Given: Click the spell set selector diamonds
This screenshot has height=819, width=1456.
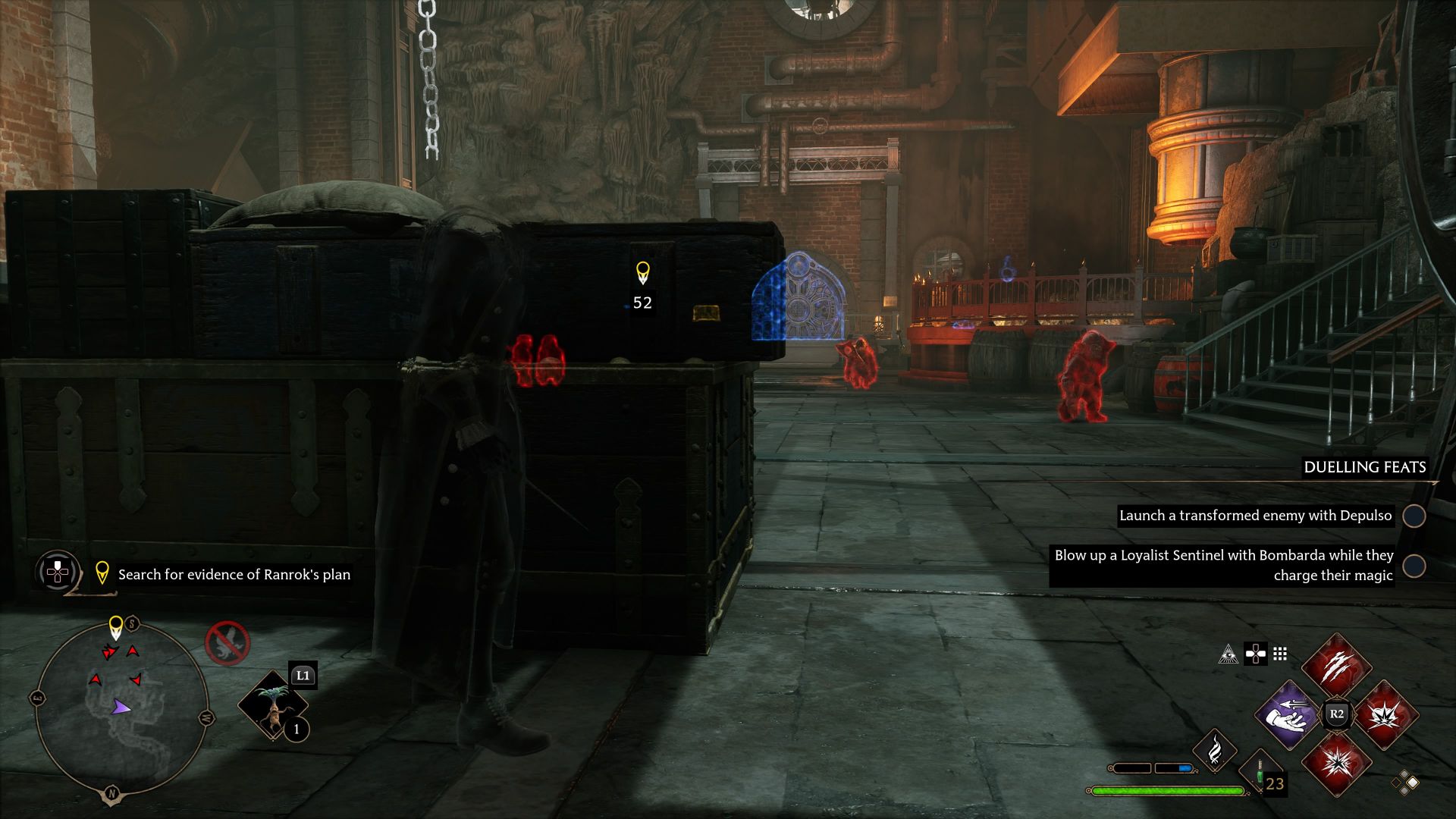Looking at the screenshot, I should coord(1405,782).
